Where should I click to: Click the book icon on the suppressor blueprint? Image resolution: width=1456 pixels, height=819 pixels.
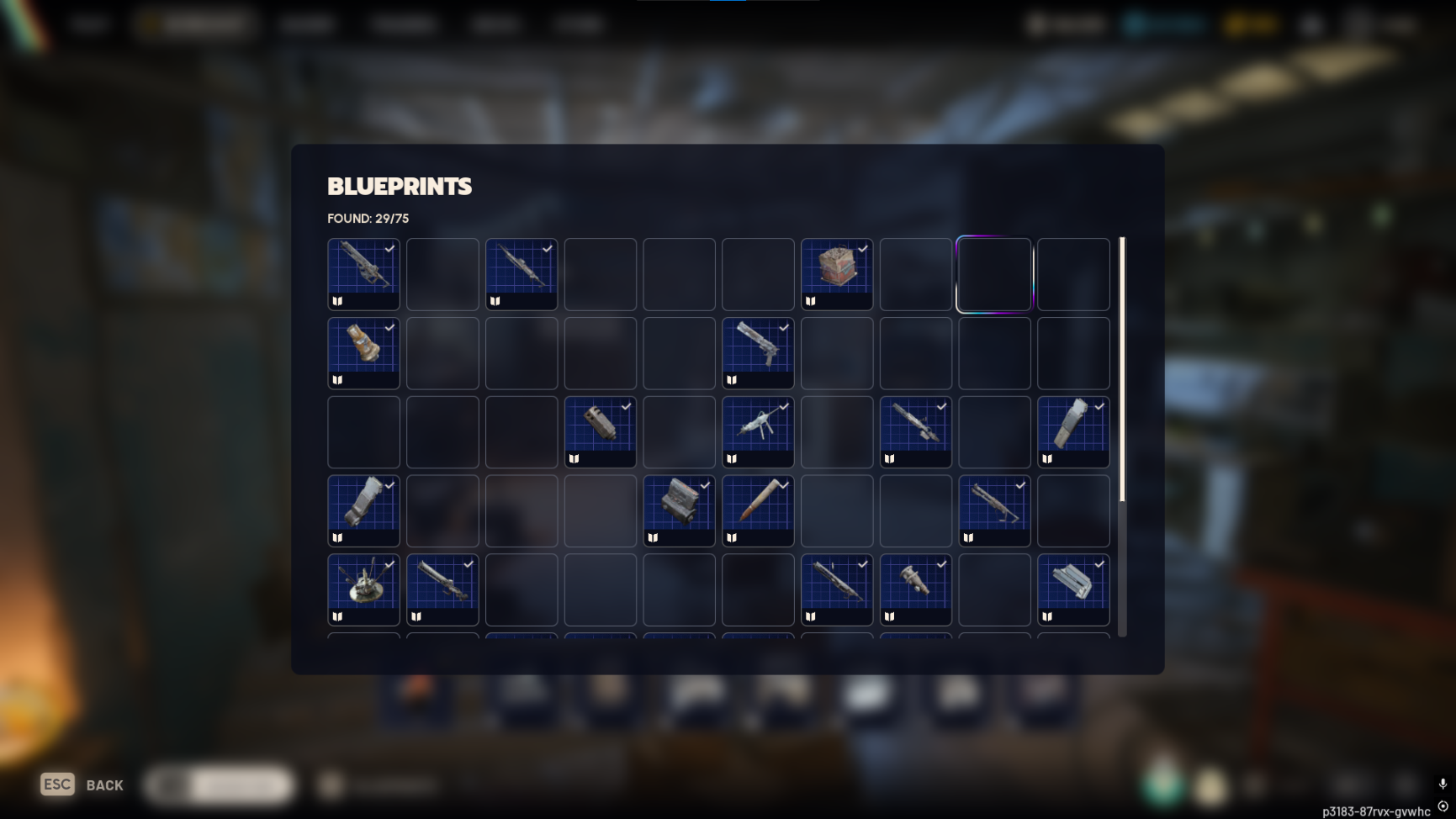coord(574,458)
